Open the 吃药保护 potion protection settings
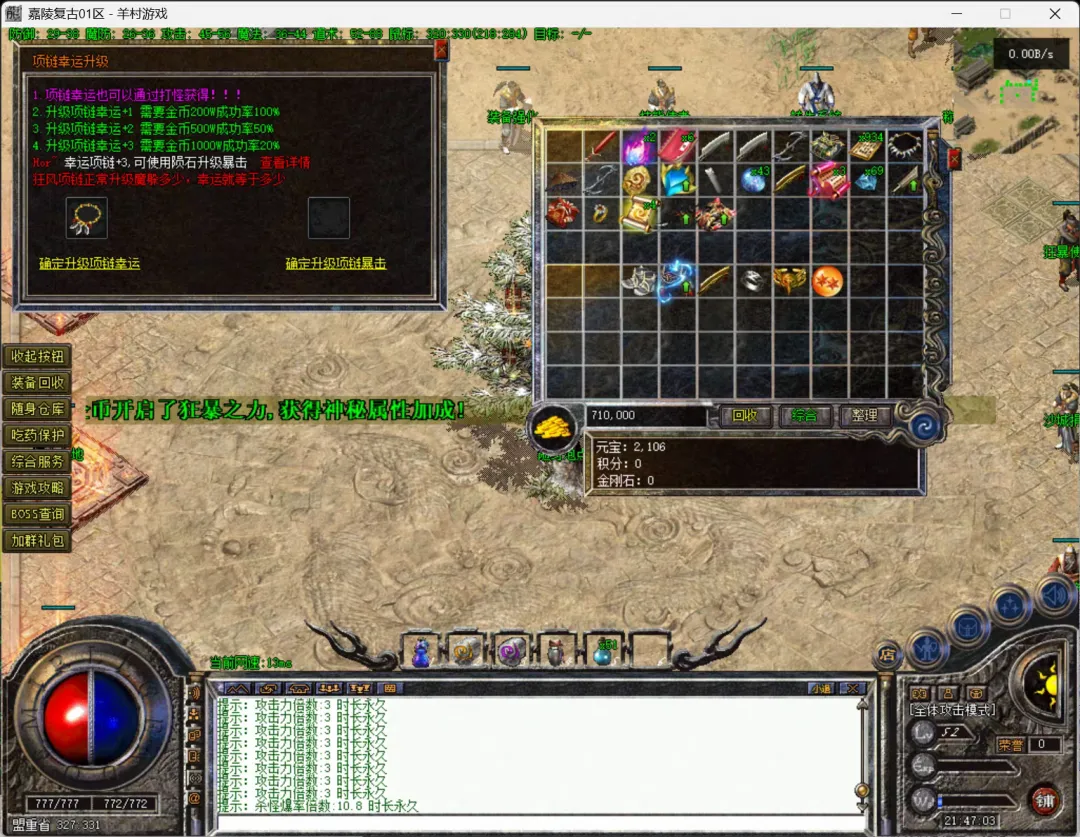Viewport: 1080px width, 837px height. point(37,435)
